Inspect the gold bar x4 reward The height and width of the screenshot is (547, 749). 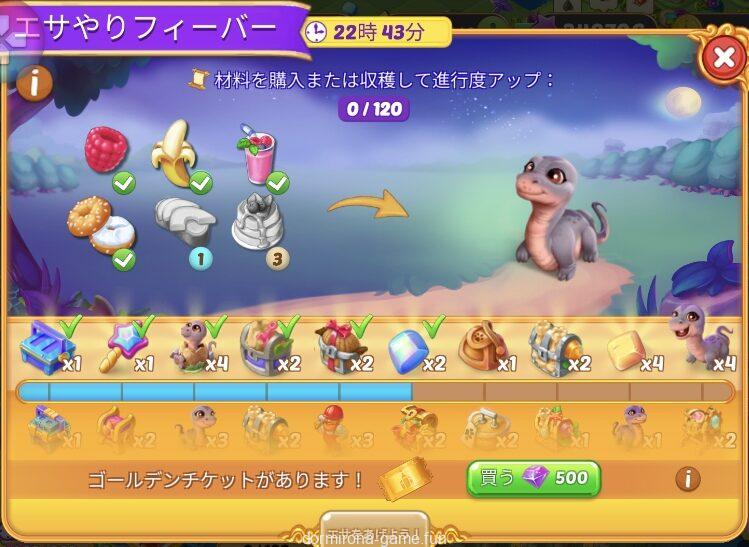624,347
